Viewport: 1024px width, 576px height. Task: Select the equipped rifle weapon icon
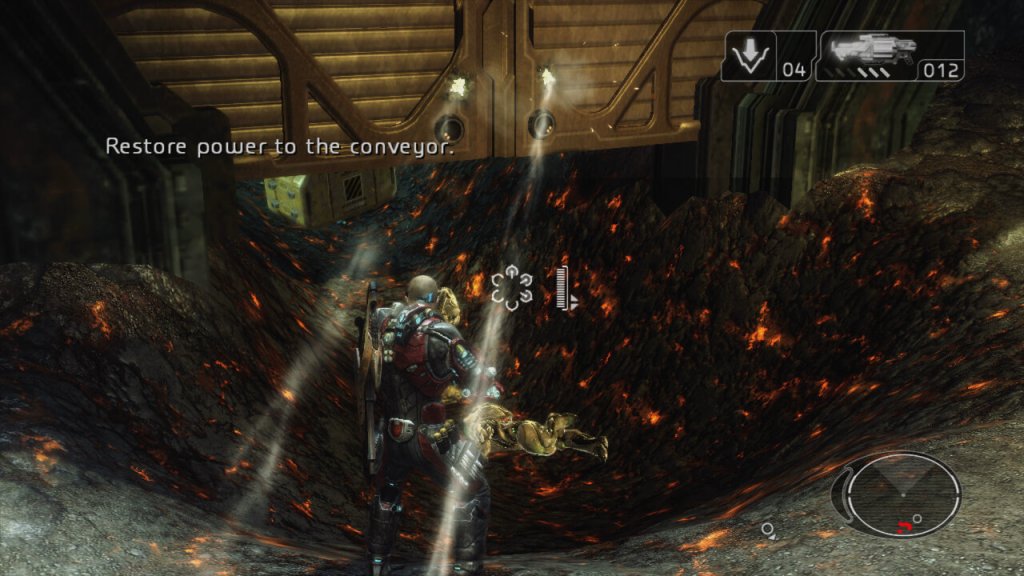pyautogui.click(x=868, y=50)
